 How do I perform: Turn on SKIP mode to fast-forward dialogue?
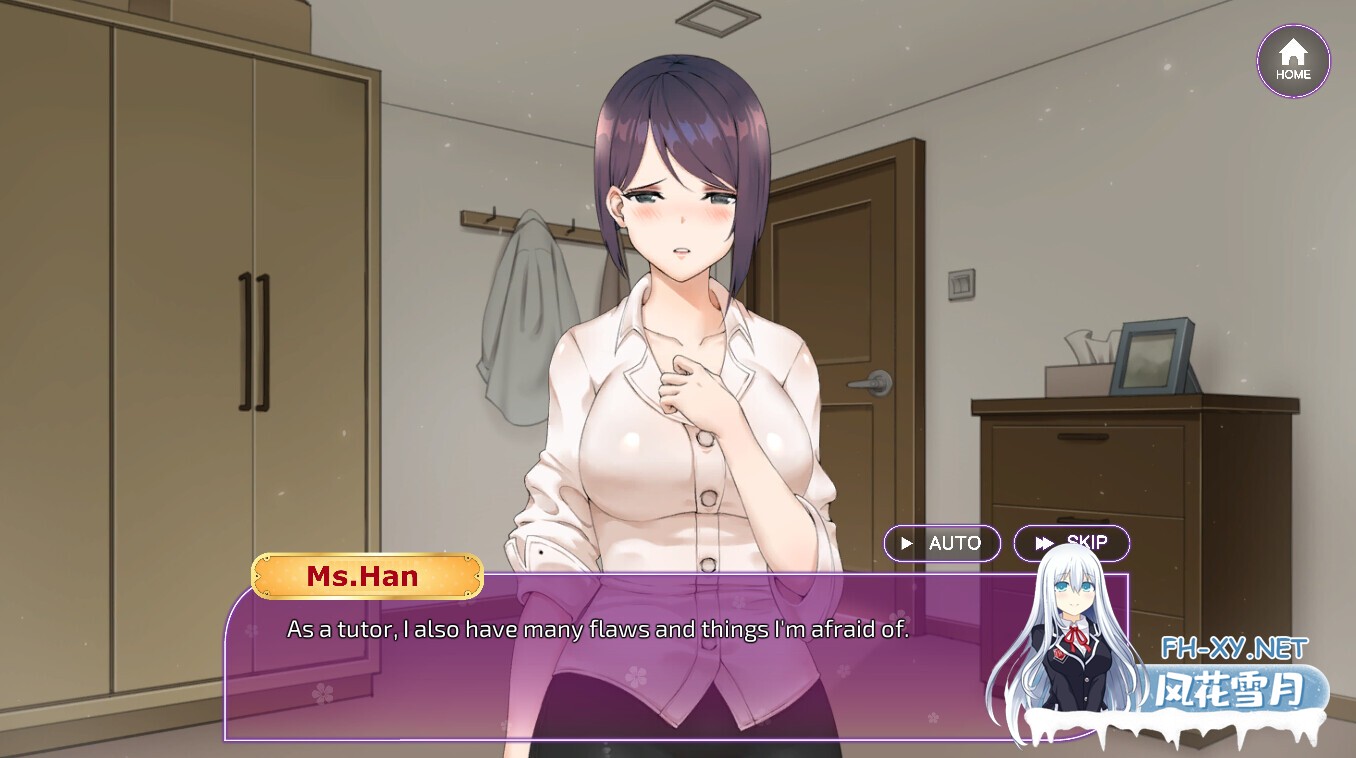tap(1072, 543)
